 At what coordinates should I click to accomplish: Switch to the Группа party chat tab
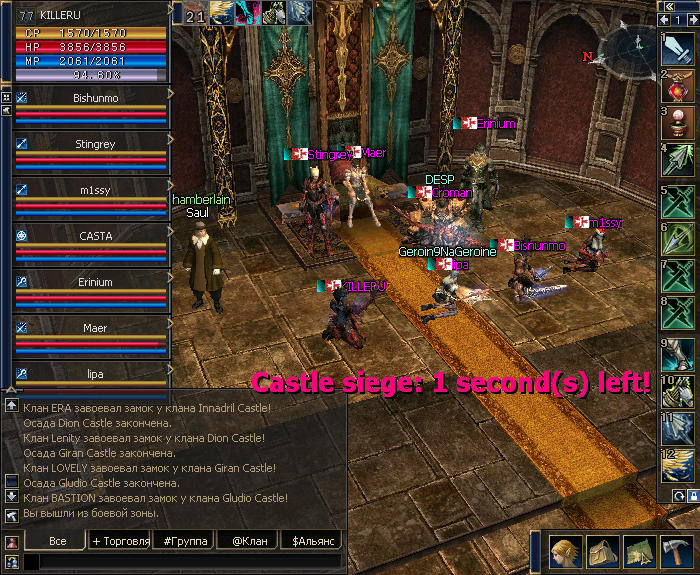point(183,540)
